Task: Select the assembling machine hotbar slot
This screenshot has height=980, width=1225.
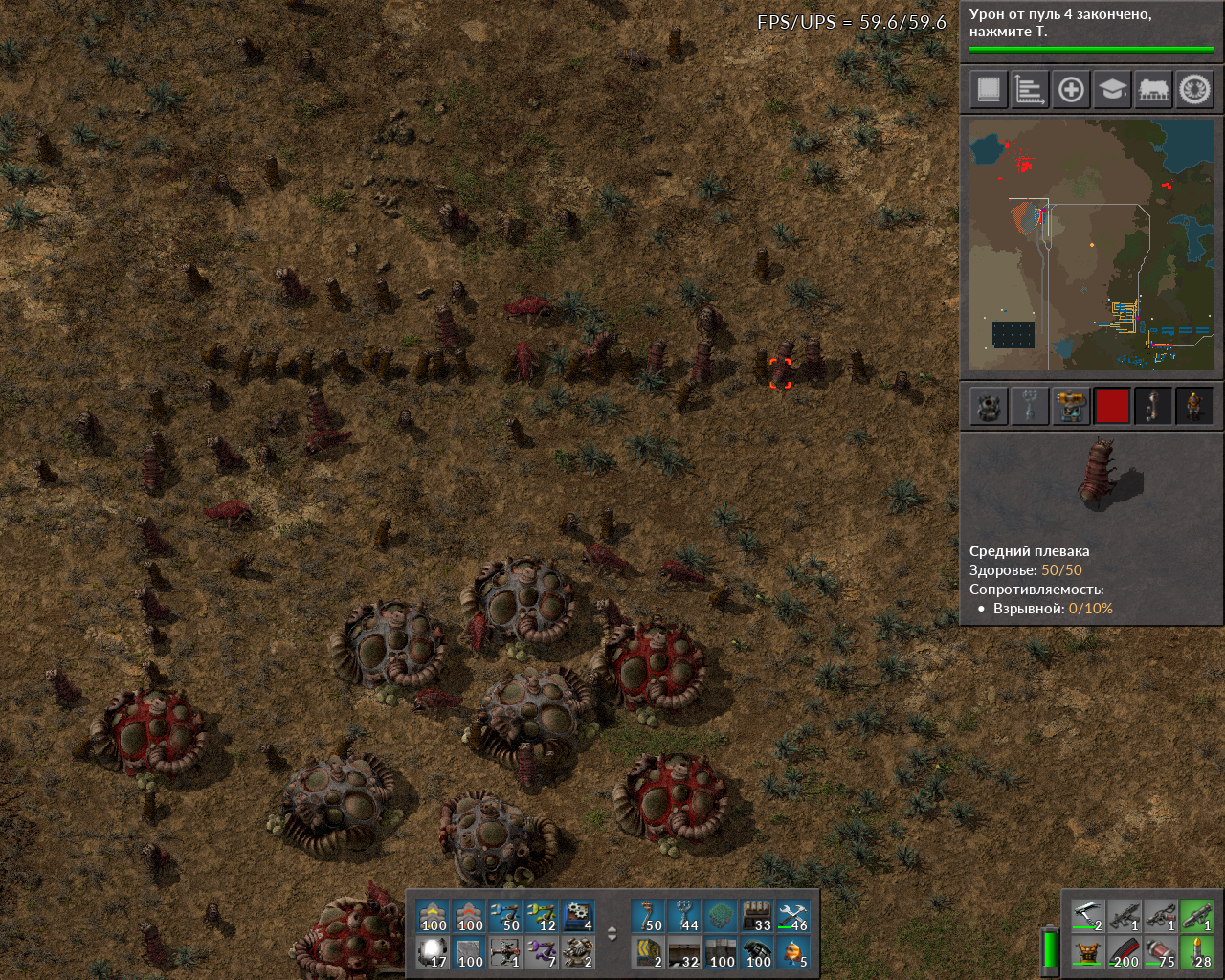Action: point(579,917)
